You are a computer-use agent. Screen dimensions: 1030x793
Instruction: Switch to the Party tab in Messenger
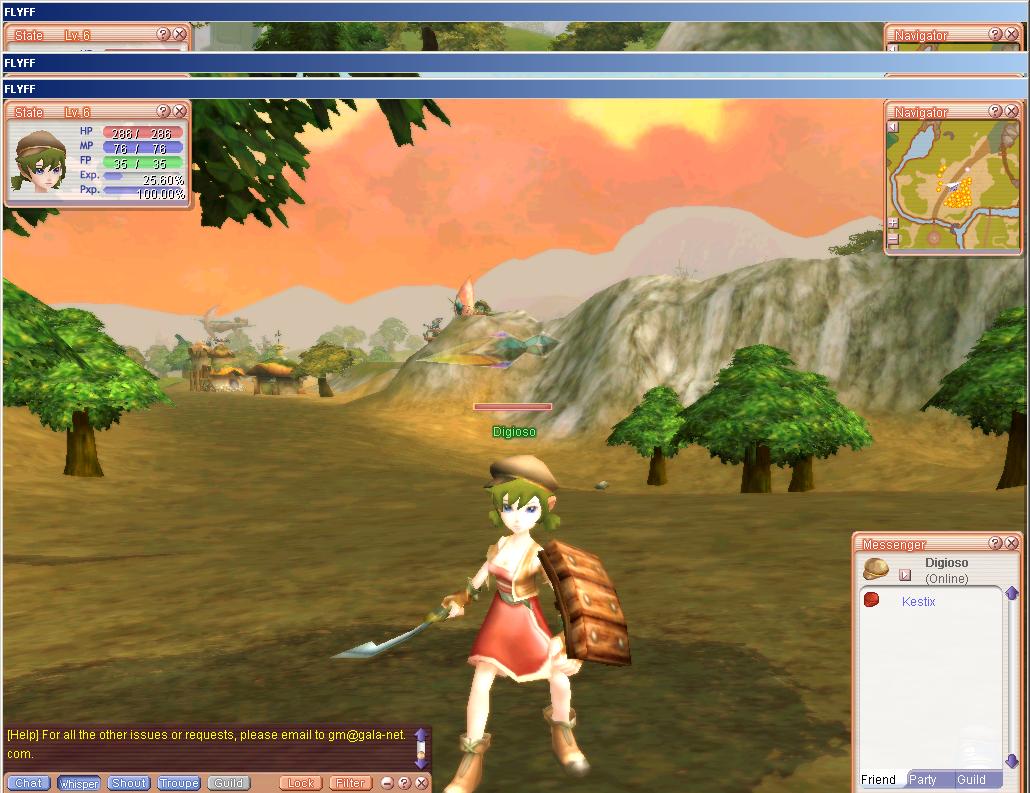(x=922, y=780)
